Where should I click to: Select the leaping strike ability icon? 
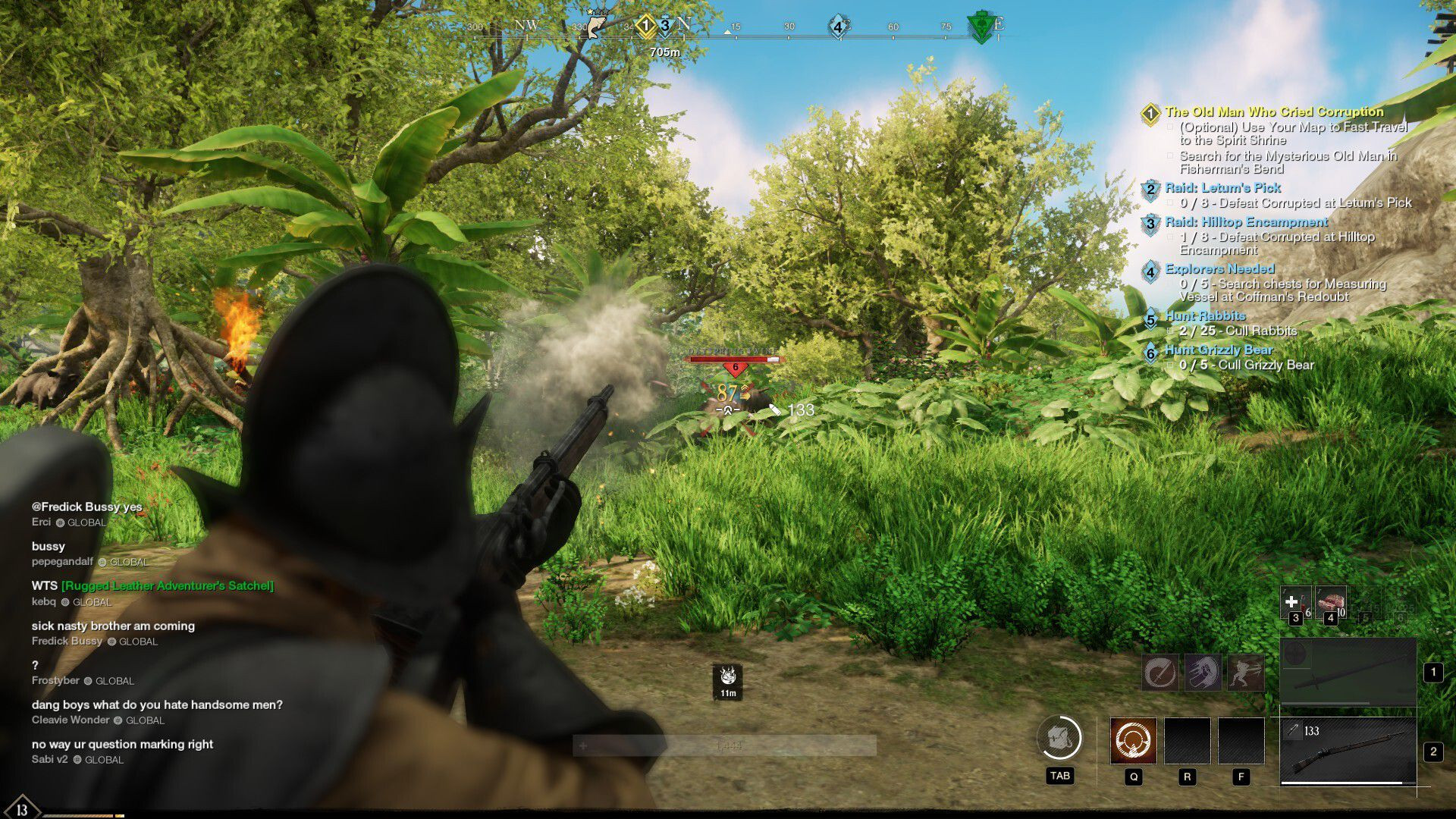1245,672
